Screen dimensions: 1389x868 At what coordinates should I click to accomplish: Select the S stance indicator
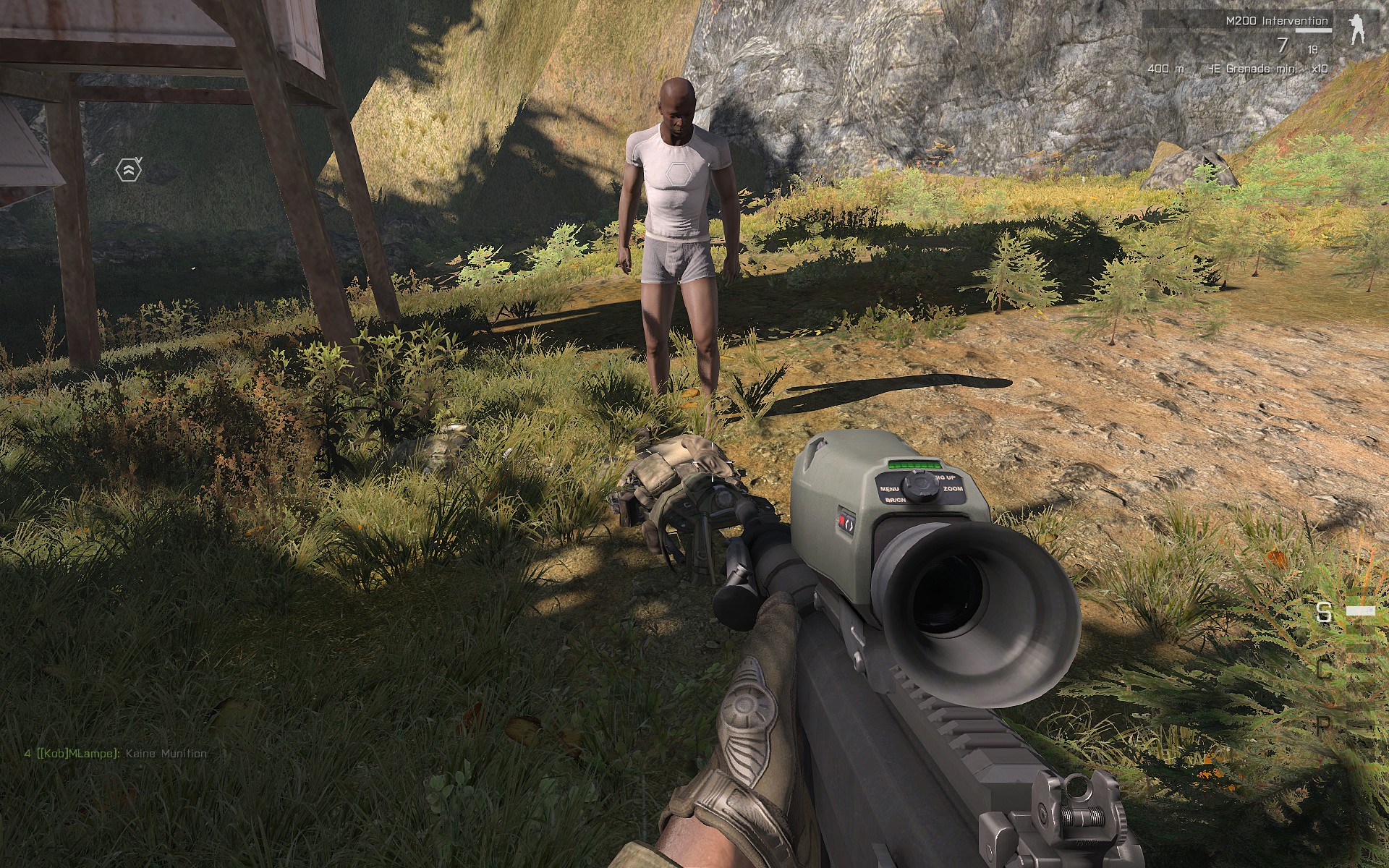click(1324, 613)
